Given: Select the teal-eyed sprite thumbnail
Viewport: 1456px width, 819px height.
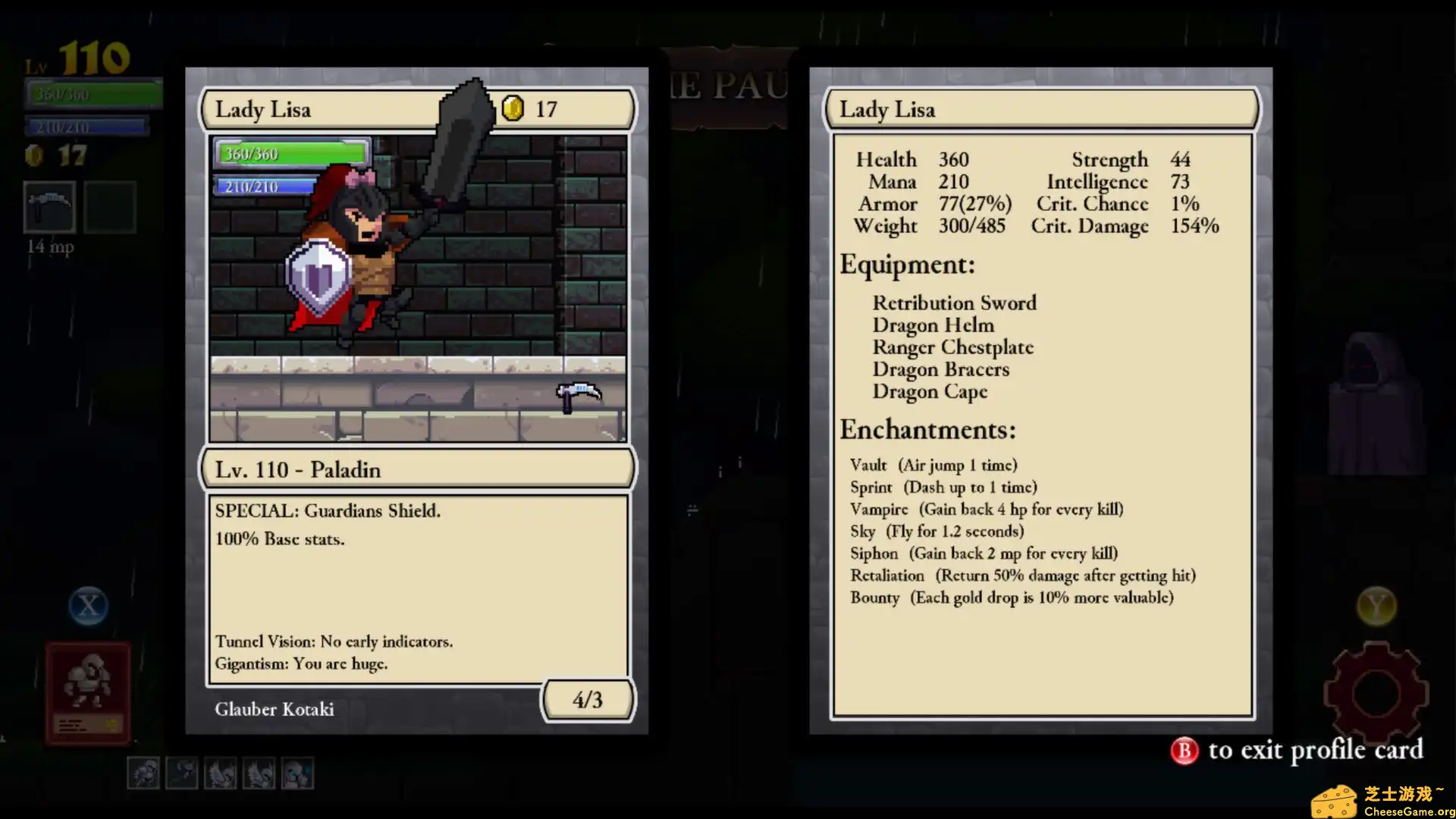Looking at the screenshot, I should pyautogui.click(x=298, y=773).
